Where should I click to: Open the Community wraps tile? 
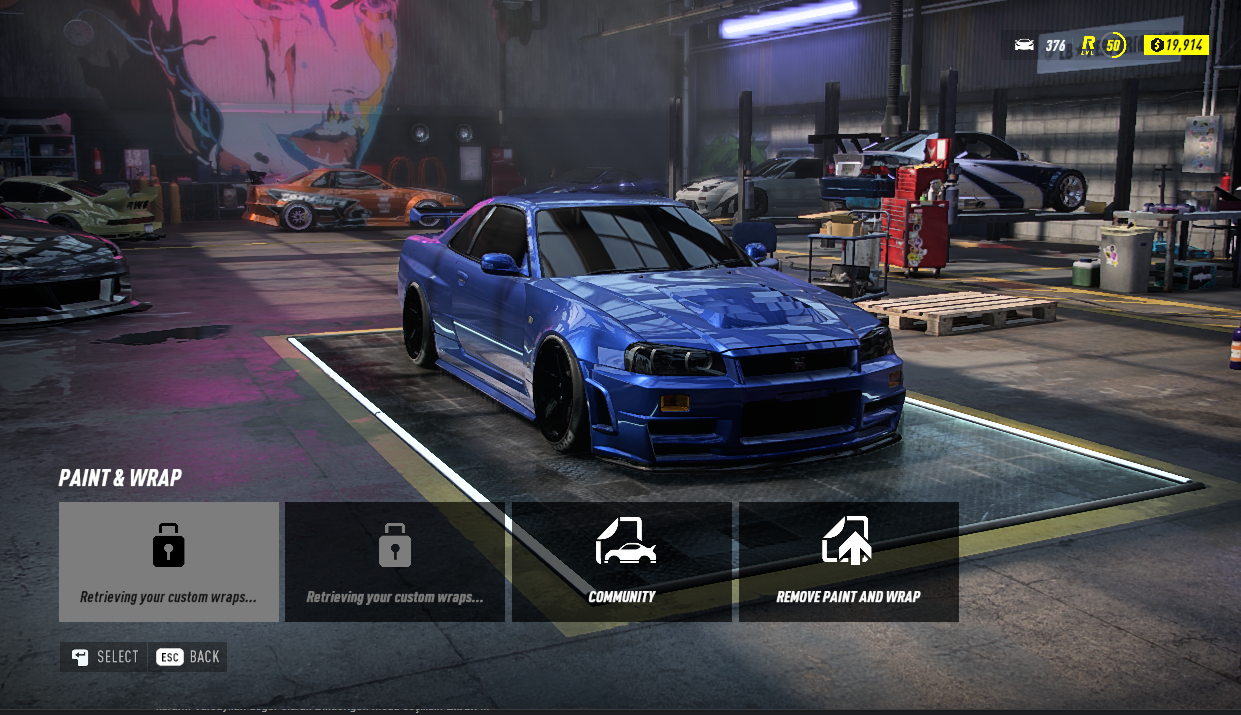tap(622, 561)
